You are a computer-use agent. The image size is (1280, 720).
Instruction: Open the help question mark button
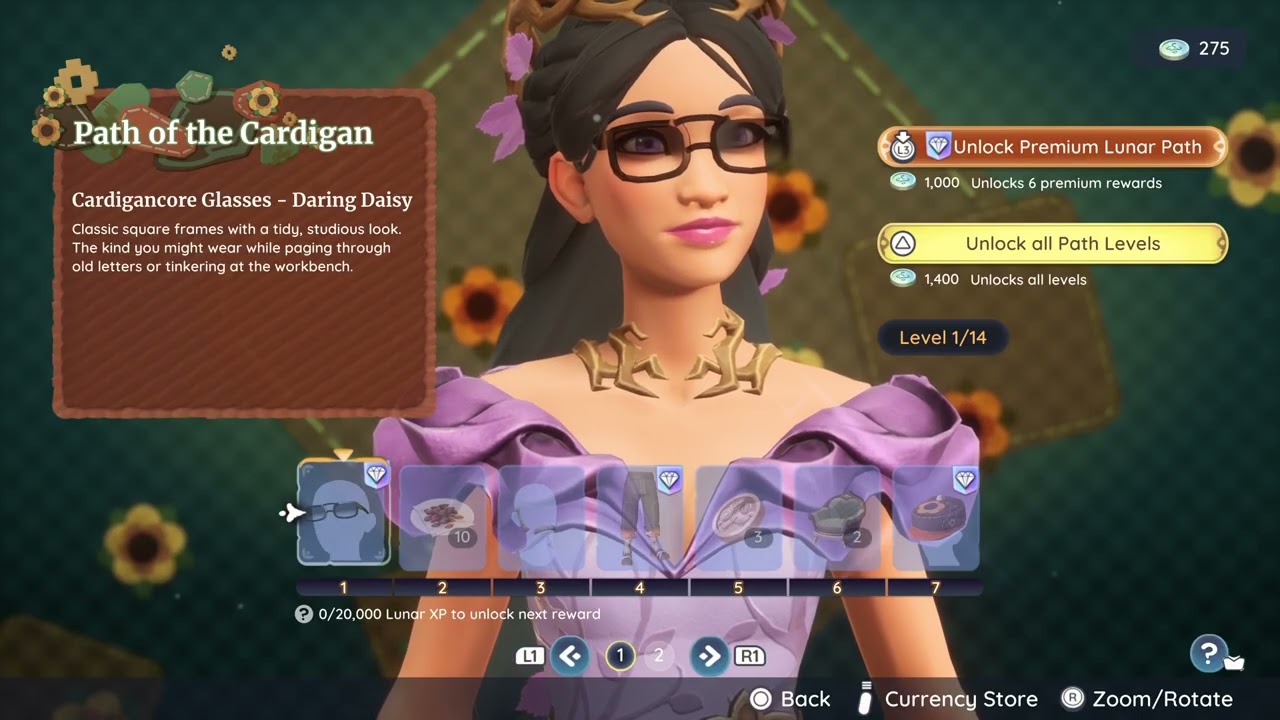click(1209, 654)
